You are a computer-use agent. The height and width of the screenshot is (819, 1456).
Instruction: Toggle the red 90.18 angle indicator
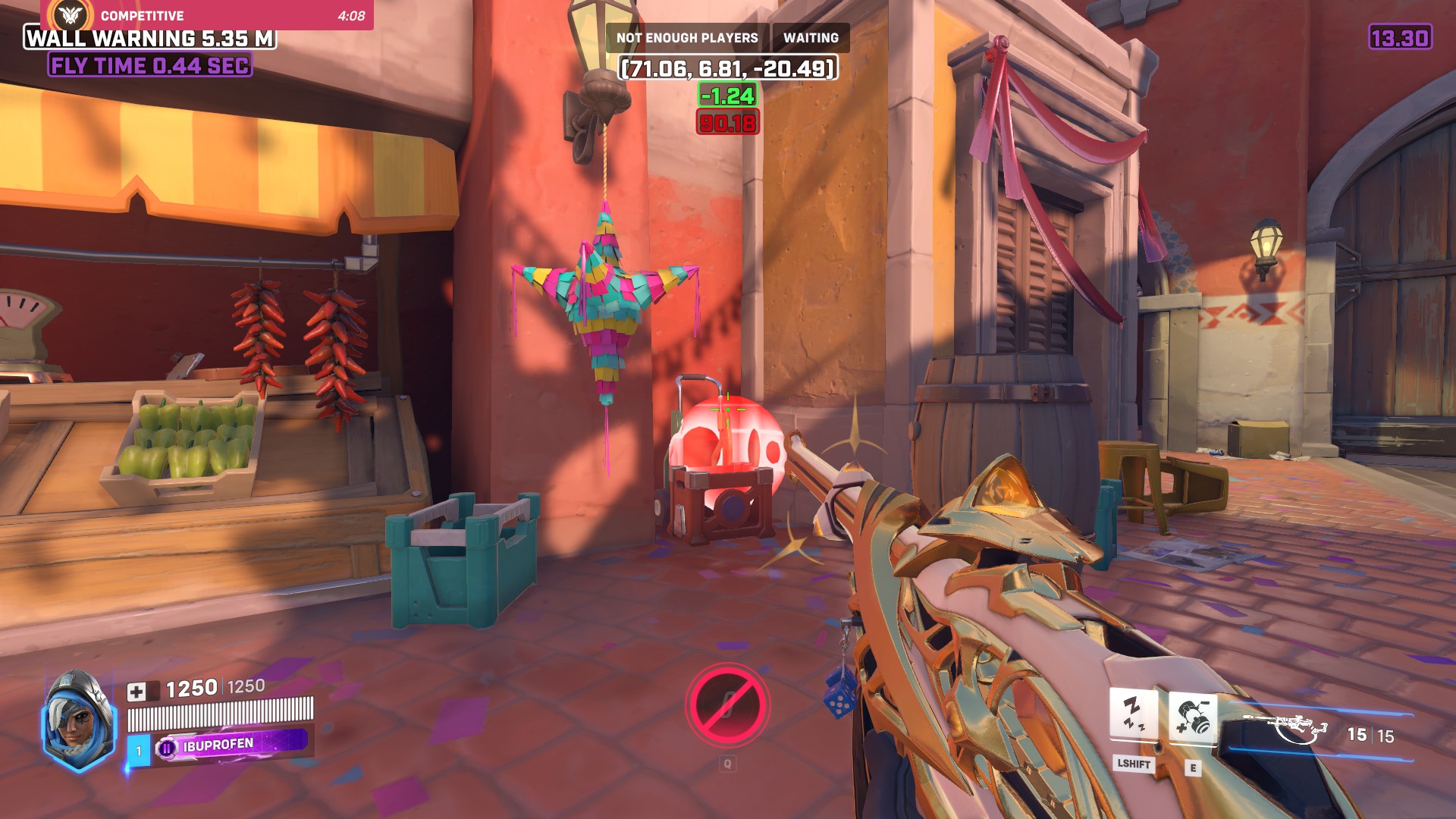(726, 121)
